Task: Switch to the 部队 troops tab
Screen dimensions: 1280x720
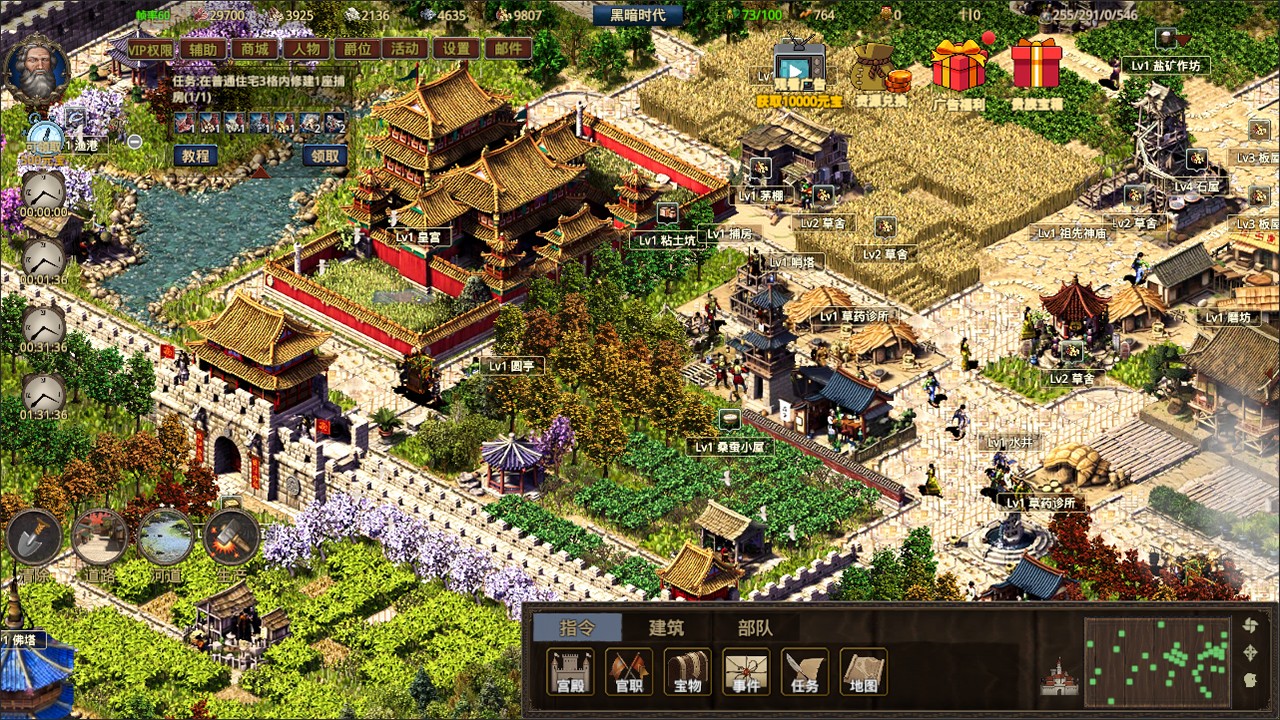Action: tap(755, 628)
